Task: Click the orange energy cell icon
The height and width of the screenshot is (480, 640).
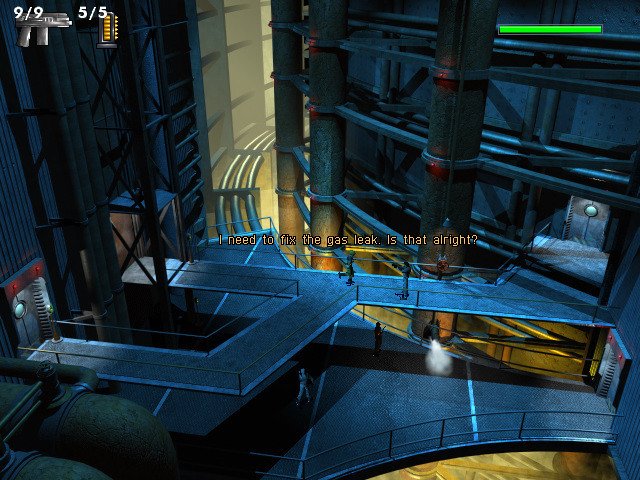Action: (x=107, y=31)
